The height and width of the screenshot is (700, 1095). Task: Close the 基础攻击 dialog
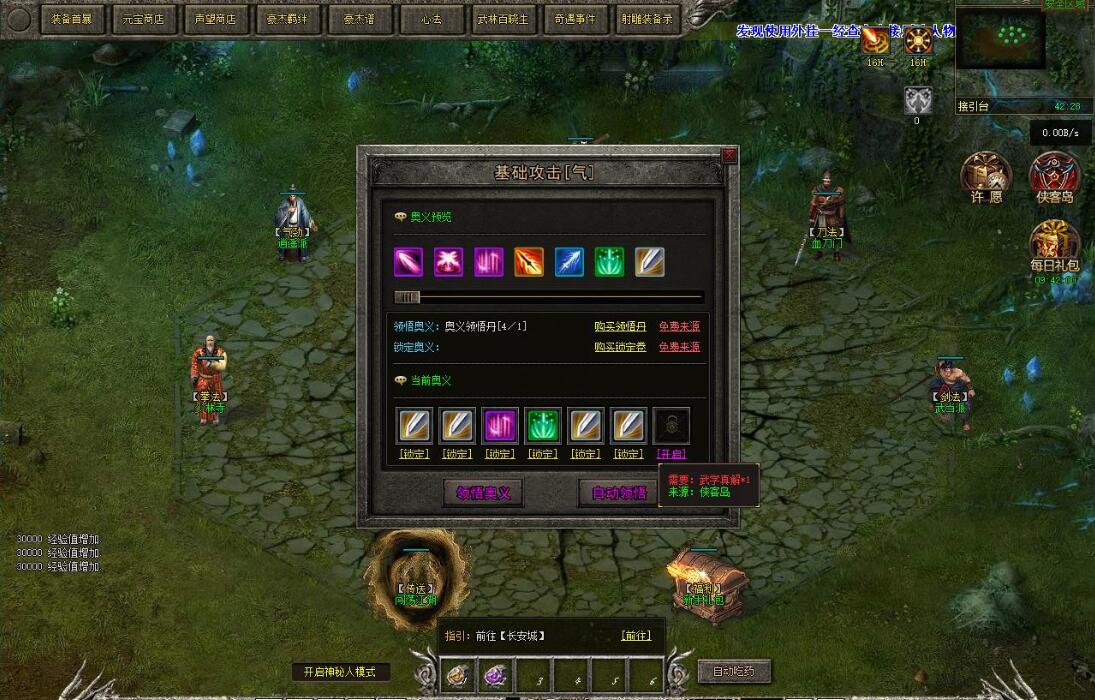click(729, 155)
